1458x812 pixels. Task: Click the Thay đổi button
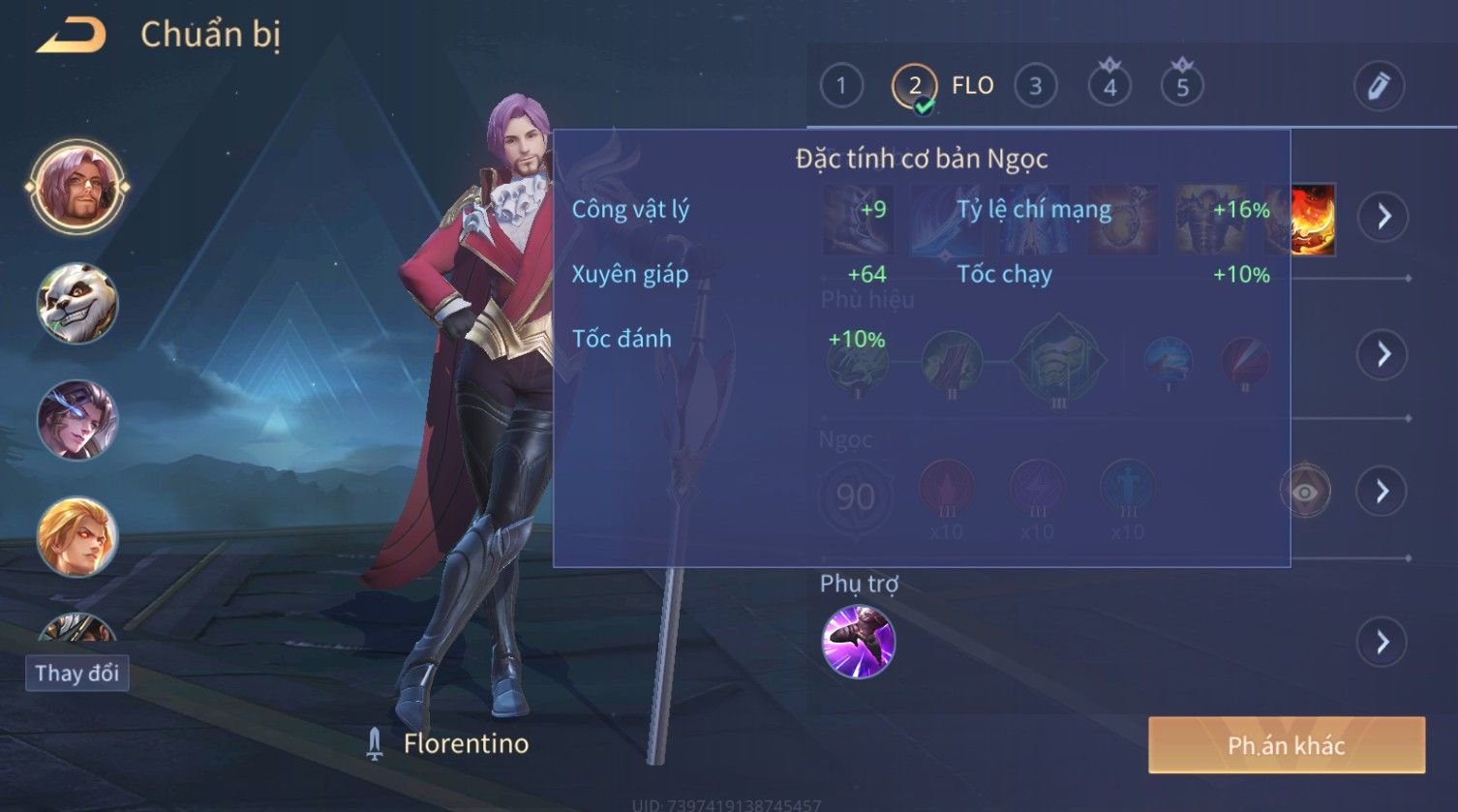76,673
